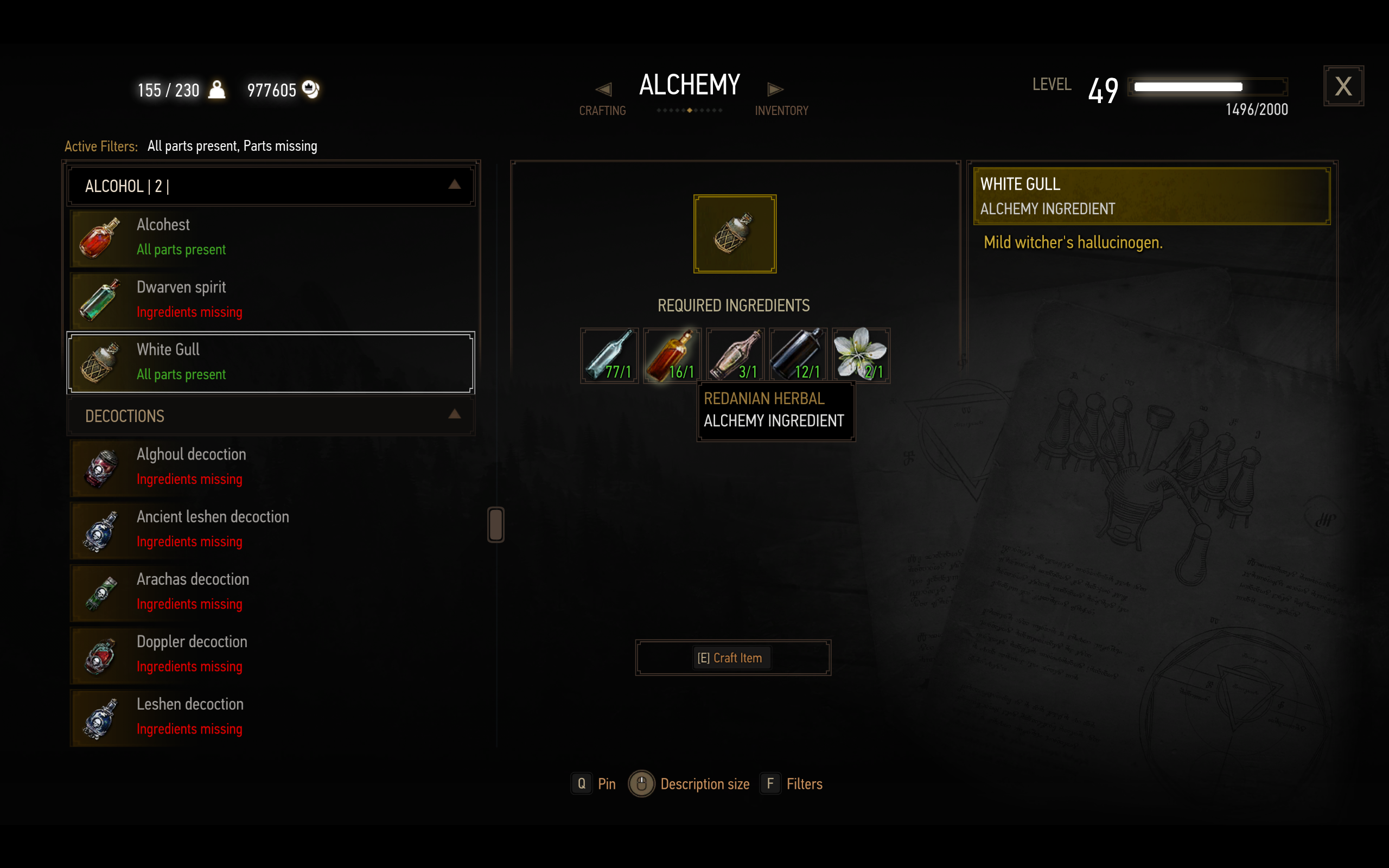Choose the Doppler decoction recipe

pos(270,654)
